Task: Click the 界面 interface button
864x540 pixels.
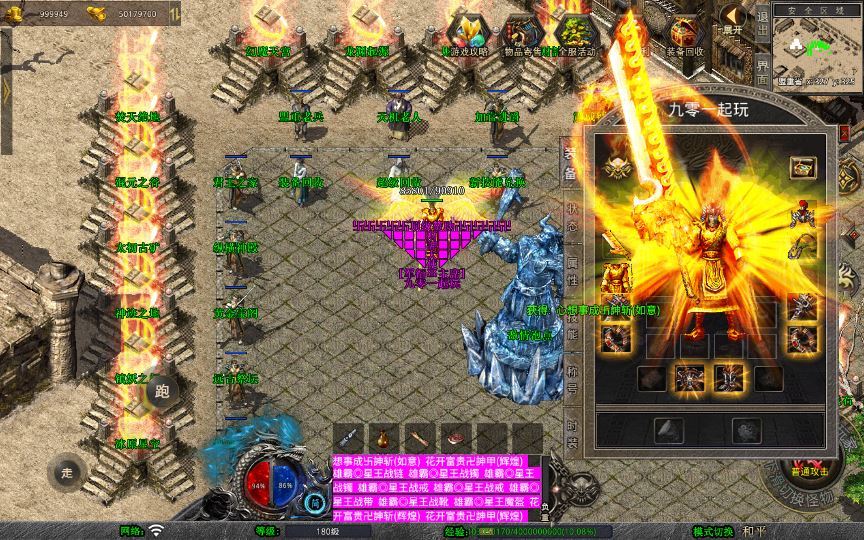Action: [x=762, y=66]
